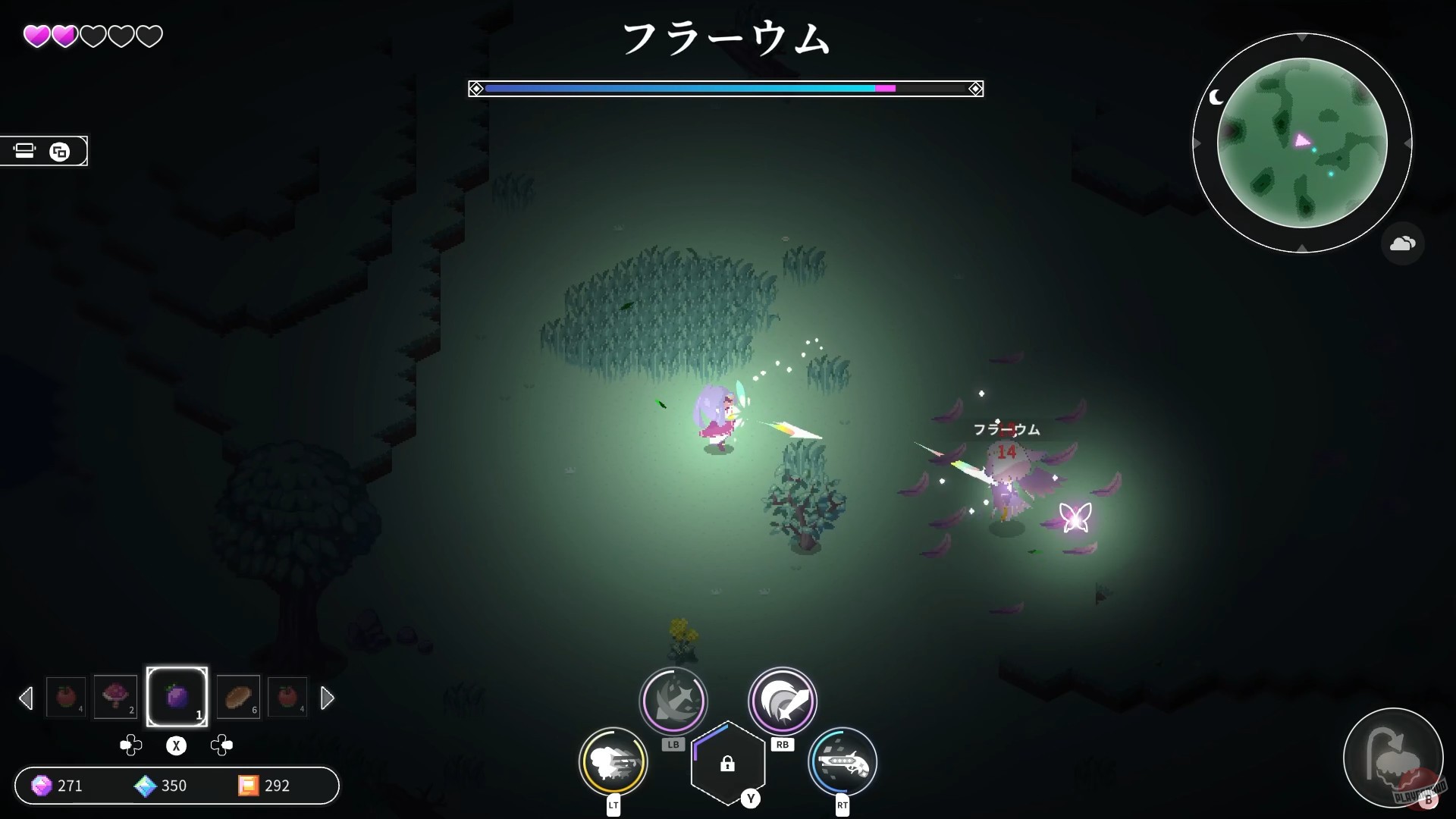Expand the item bar with the right arrow
1456x819 pixels.
click(328, 698)
